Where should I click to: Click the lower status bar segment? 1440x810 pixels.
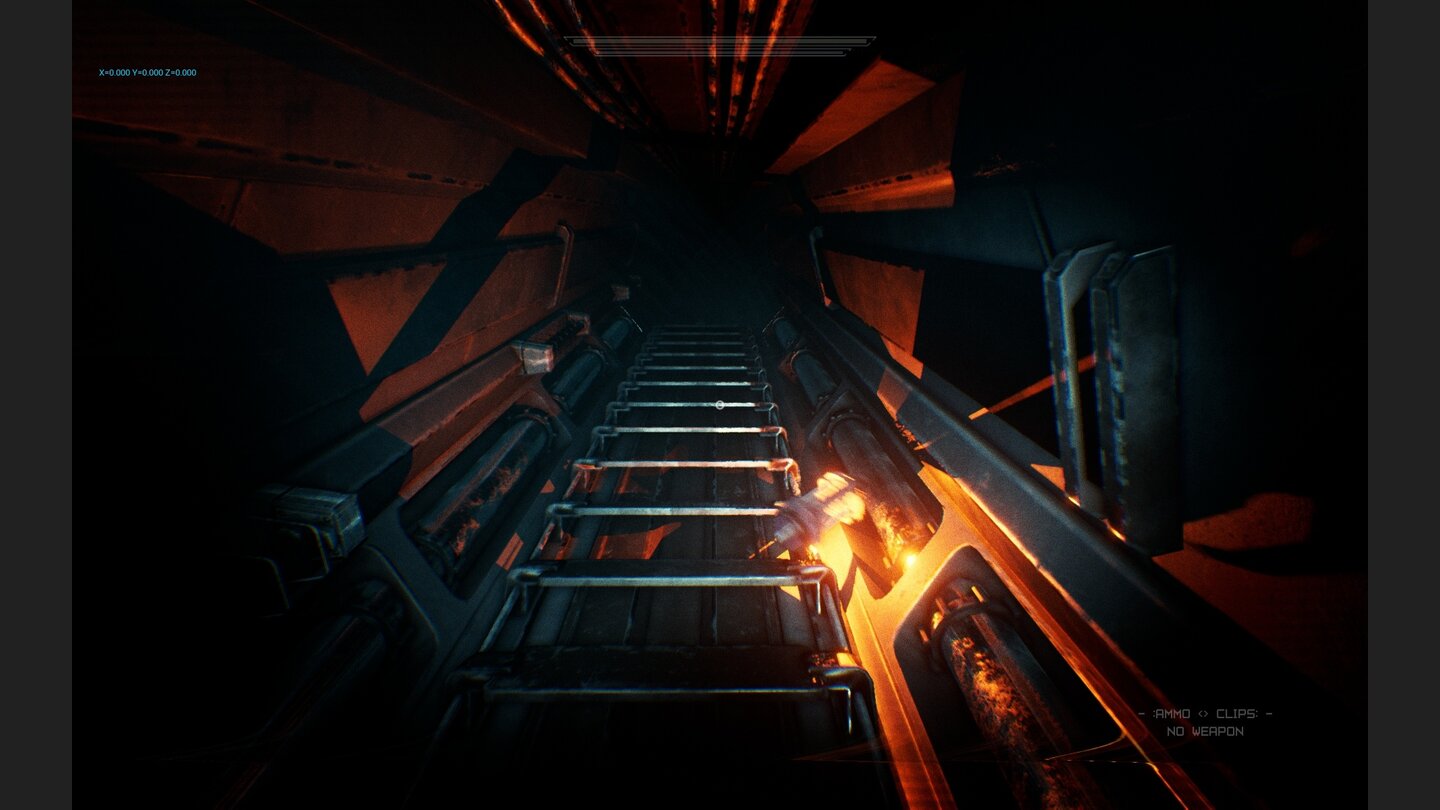click(718, 52)
